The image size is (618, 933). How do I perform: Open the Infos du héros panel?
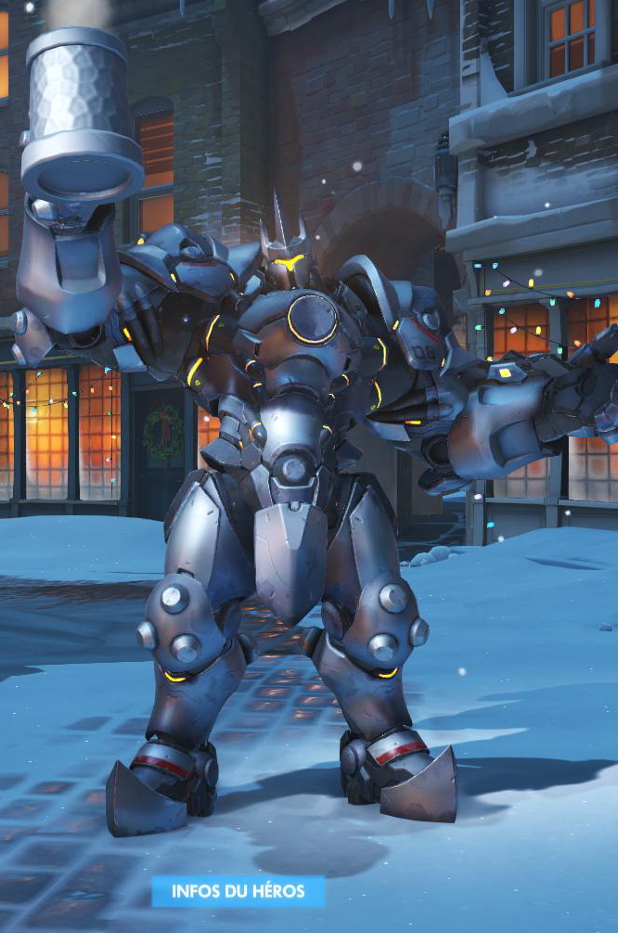click(x=238, y=891)
